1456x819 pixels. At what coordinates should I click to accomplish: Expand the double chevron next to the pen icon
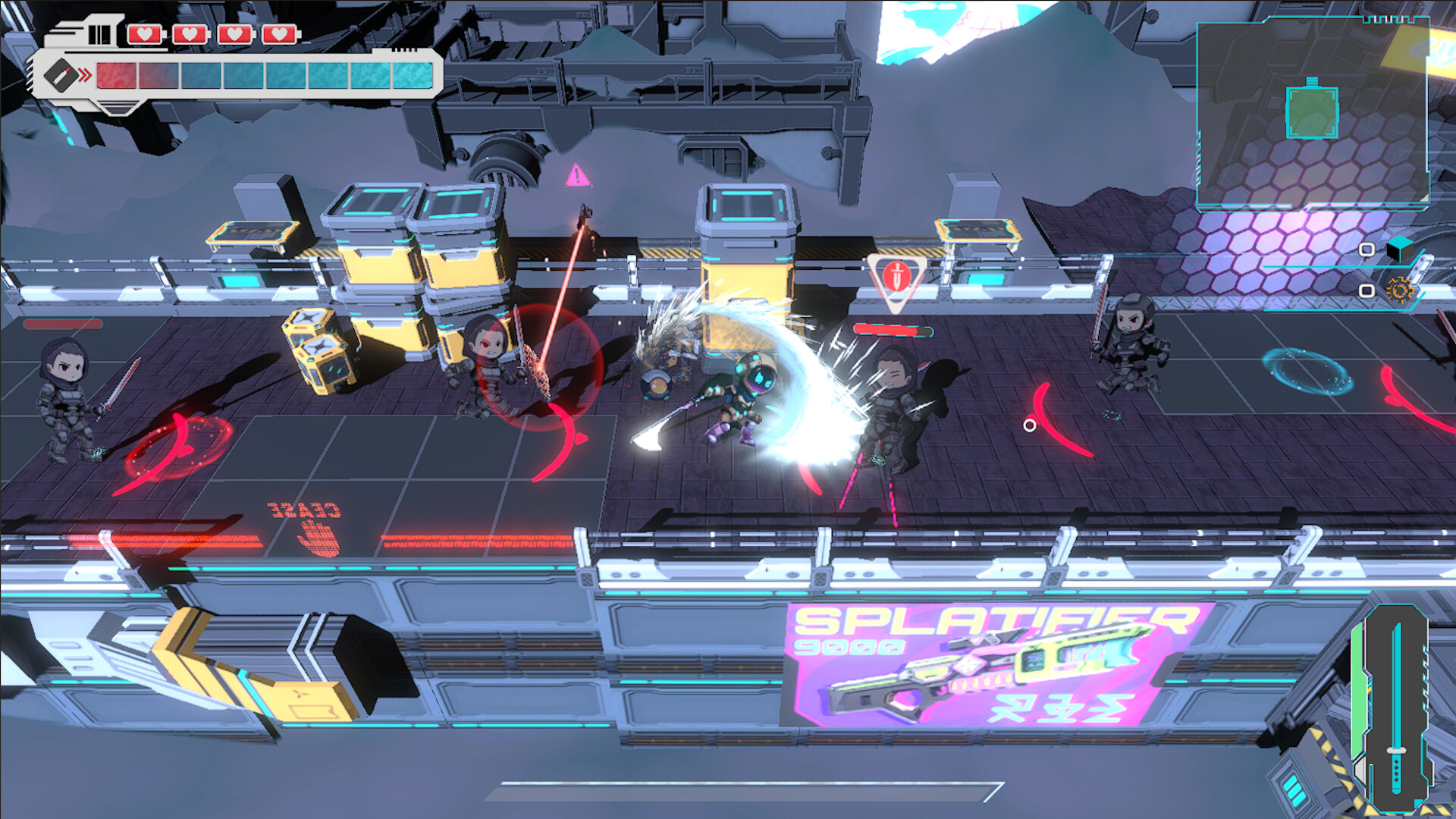pos(83,74)
